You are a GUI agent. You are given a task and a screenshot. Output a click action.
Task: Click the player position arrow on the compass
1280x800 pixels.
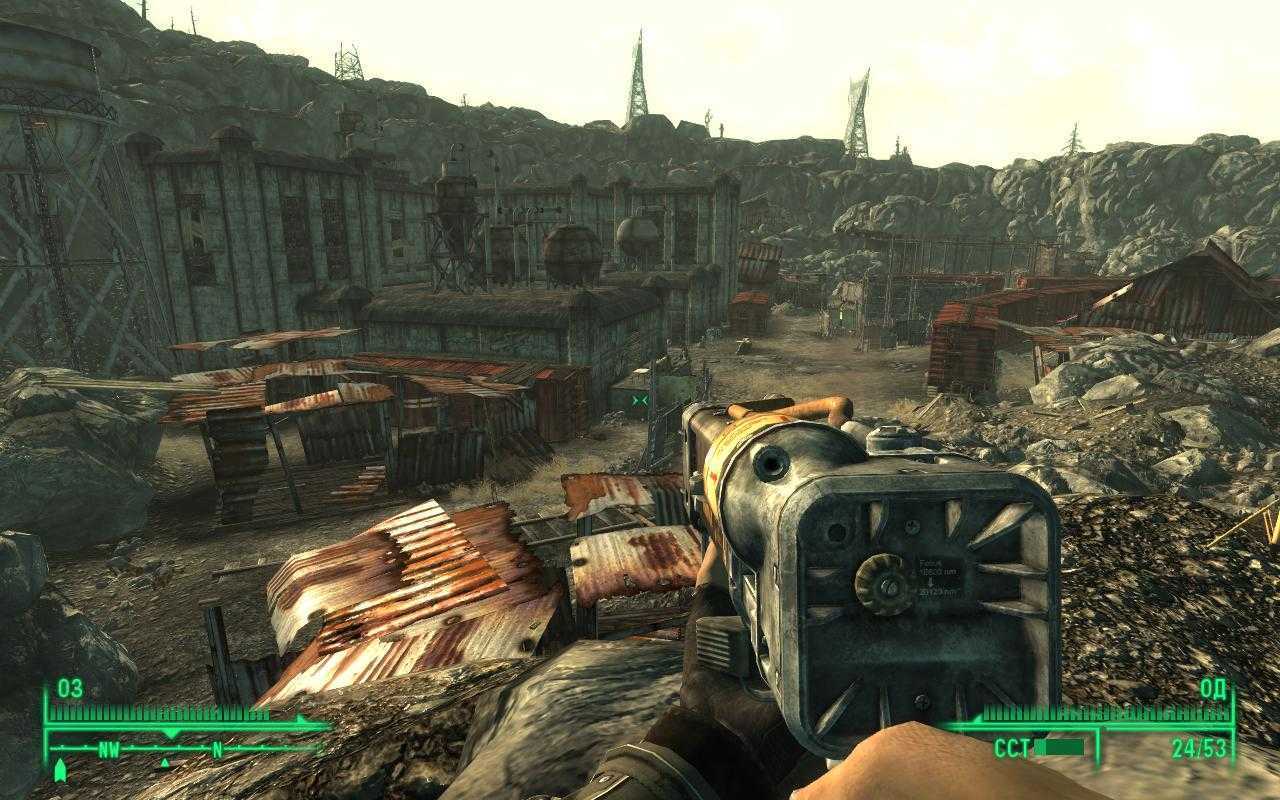[61, 770]
